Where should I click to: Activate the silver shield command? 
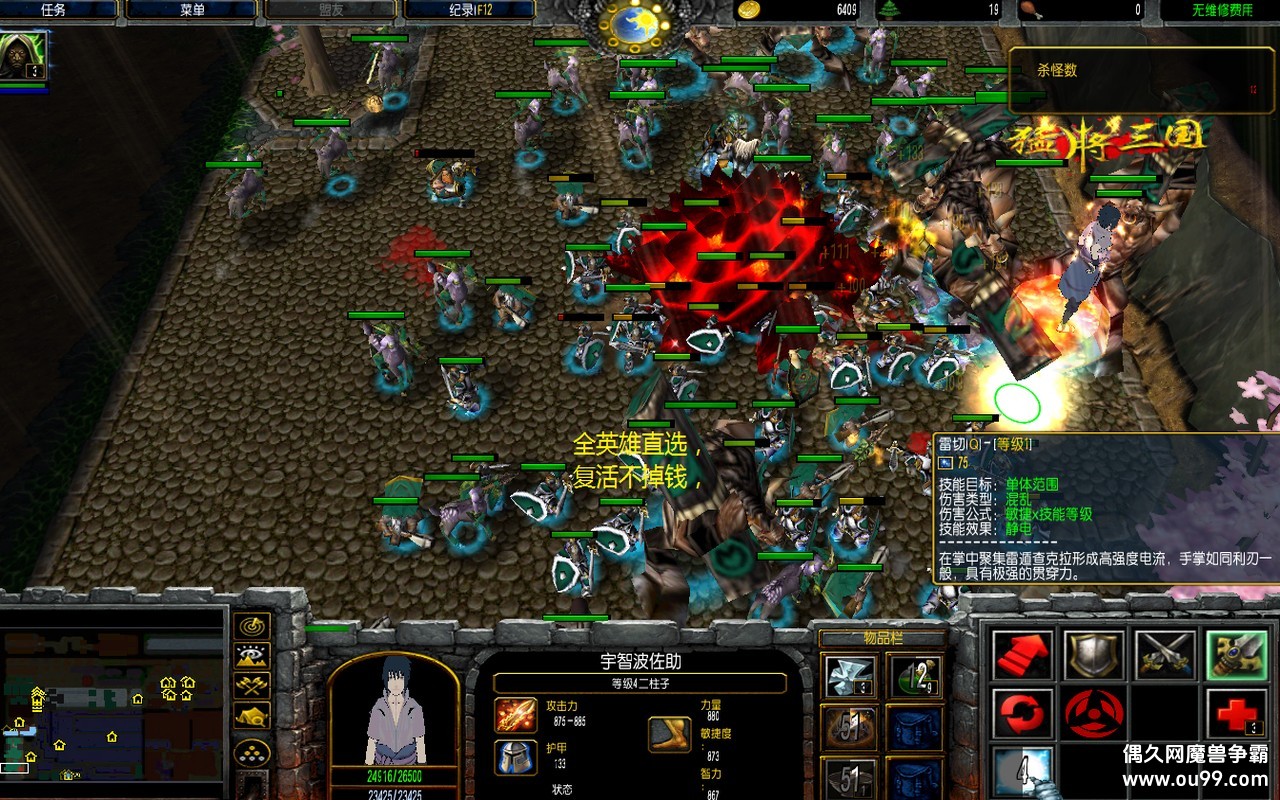tap(1093, 654)
